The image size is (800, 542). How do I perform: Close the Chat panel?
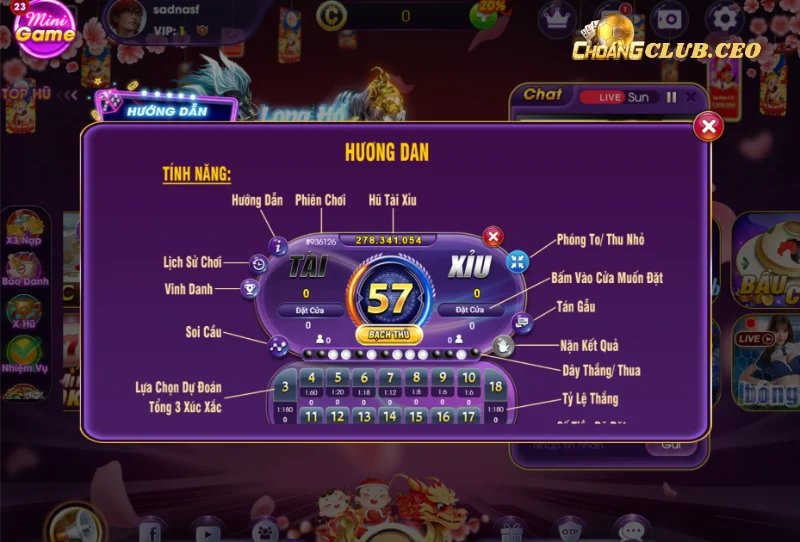pos(690,97)
